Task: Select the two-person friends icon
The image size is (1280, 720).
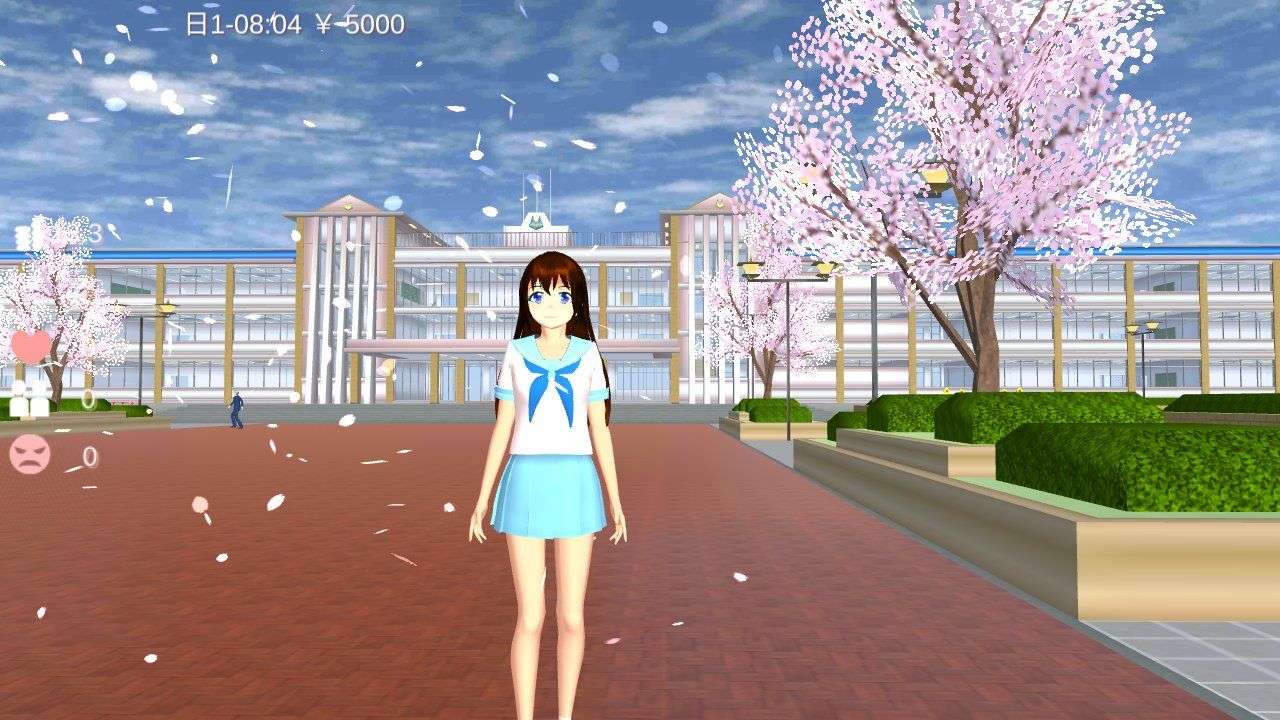Action: click(x=30, y=398)
